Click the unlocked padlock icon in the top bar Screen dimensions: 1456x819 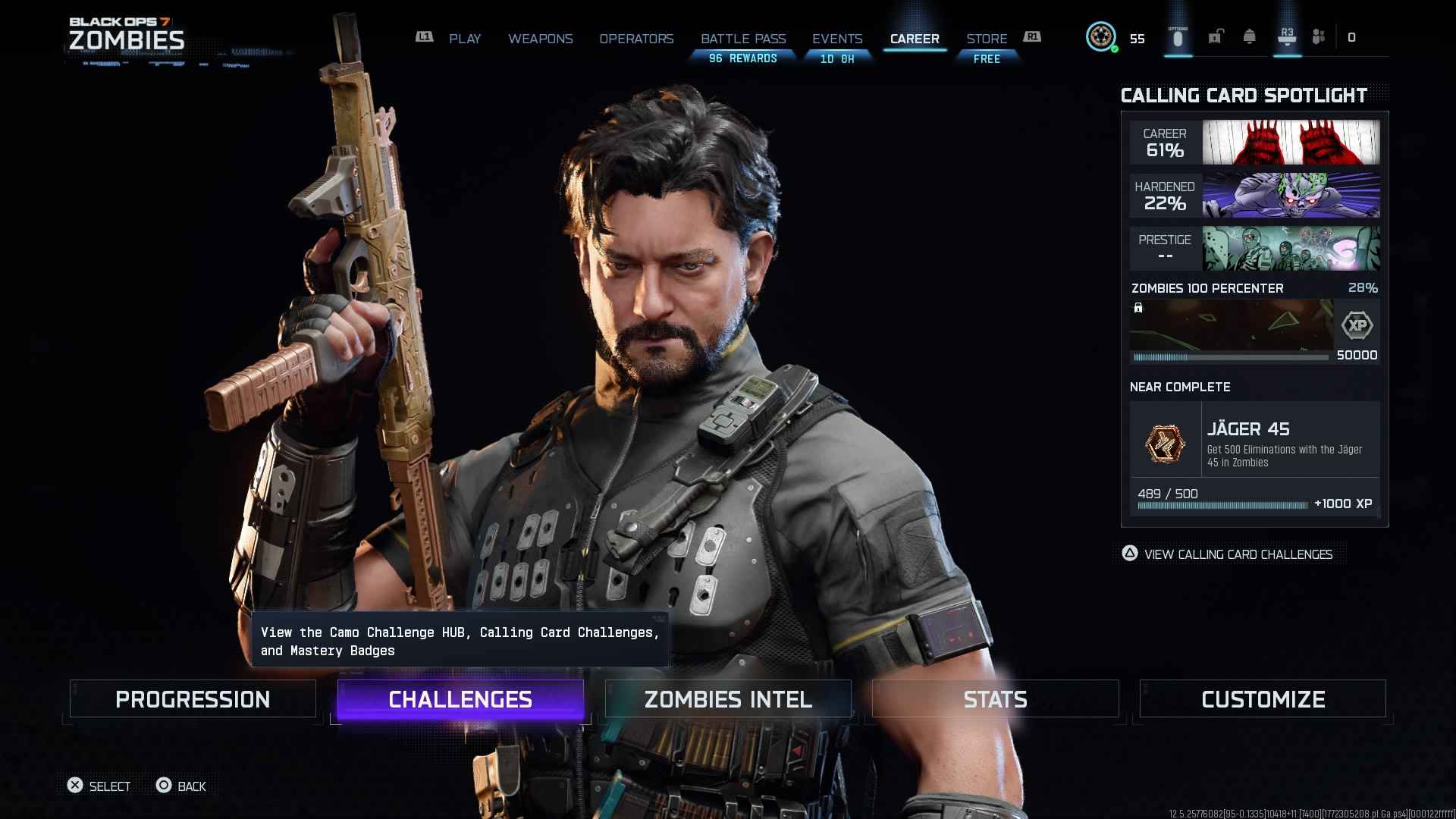(1216, 36)
